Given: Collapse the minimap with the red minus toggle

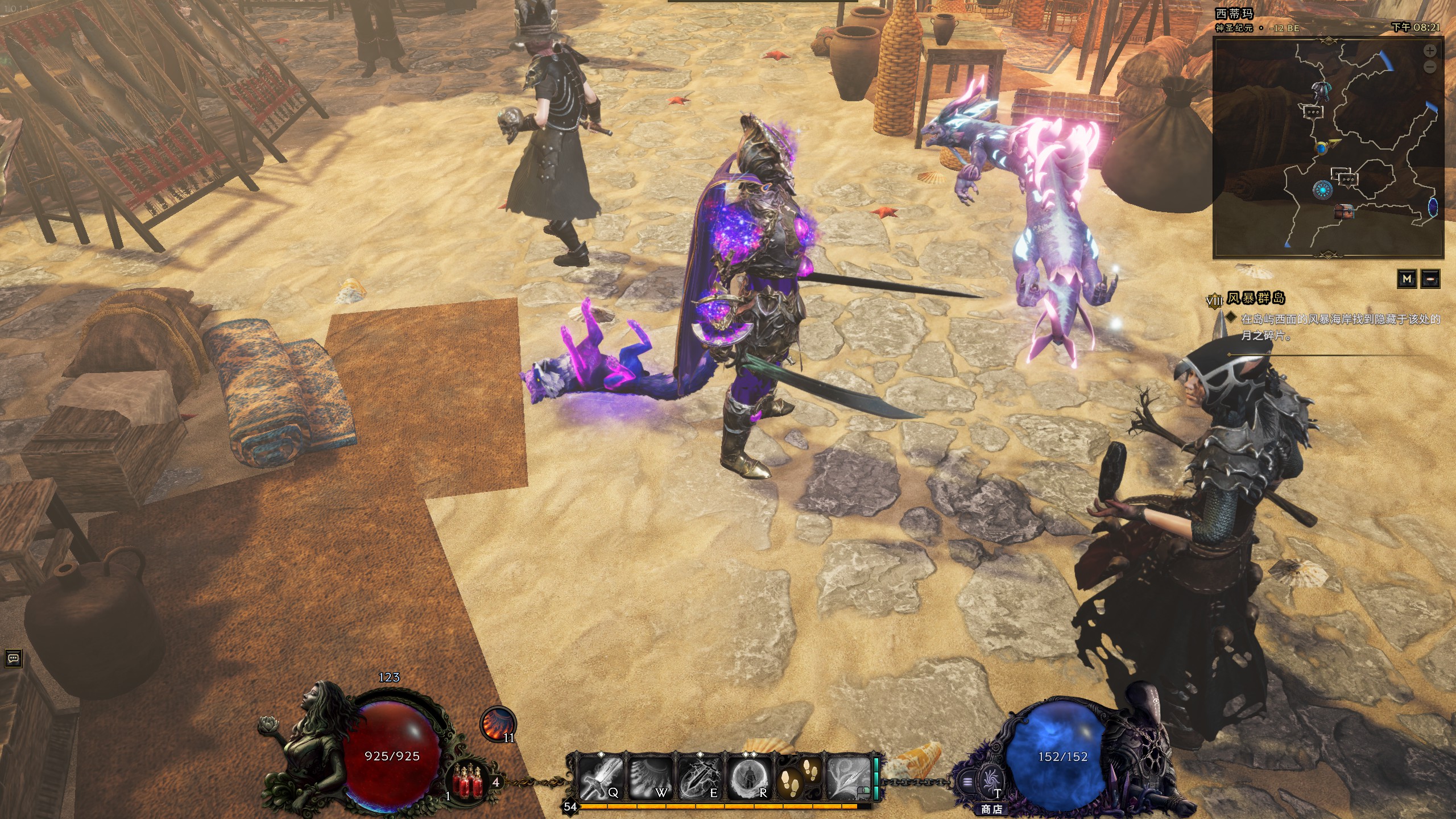Looking at the screenshot, I should (x=1430, y=279).
